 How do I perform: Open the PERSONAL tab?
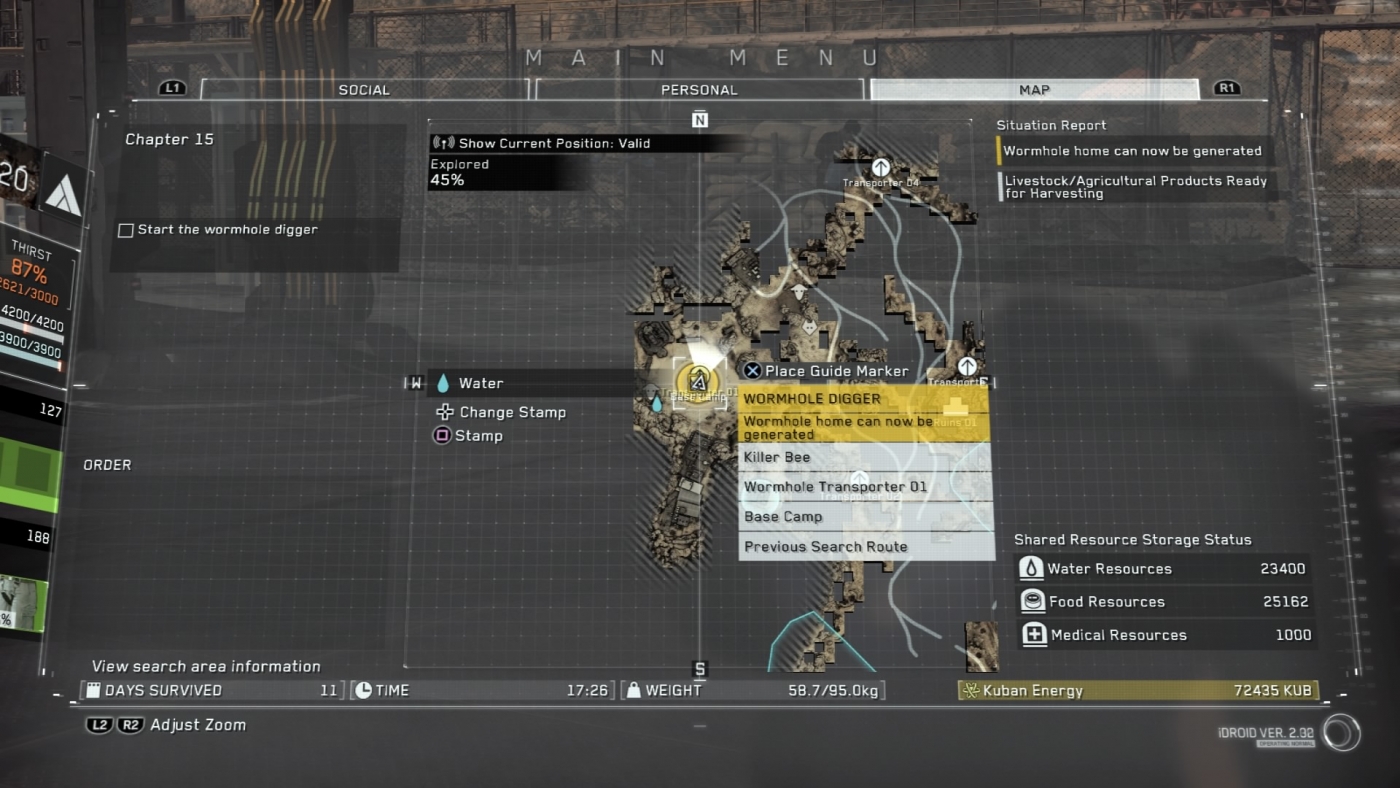(699, 89)
